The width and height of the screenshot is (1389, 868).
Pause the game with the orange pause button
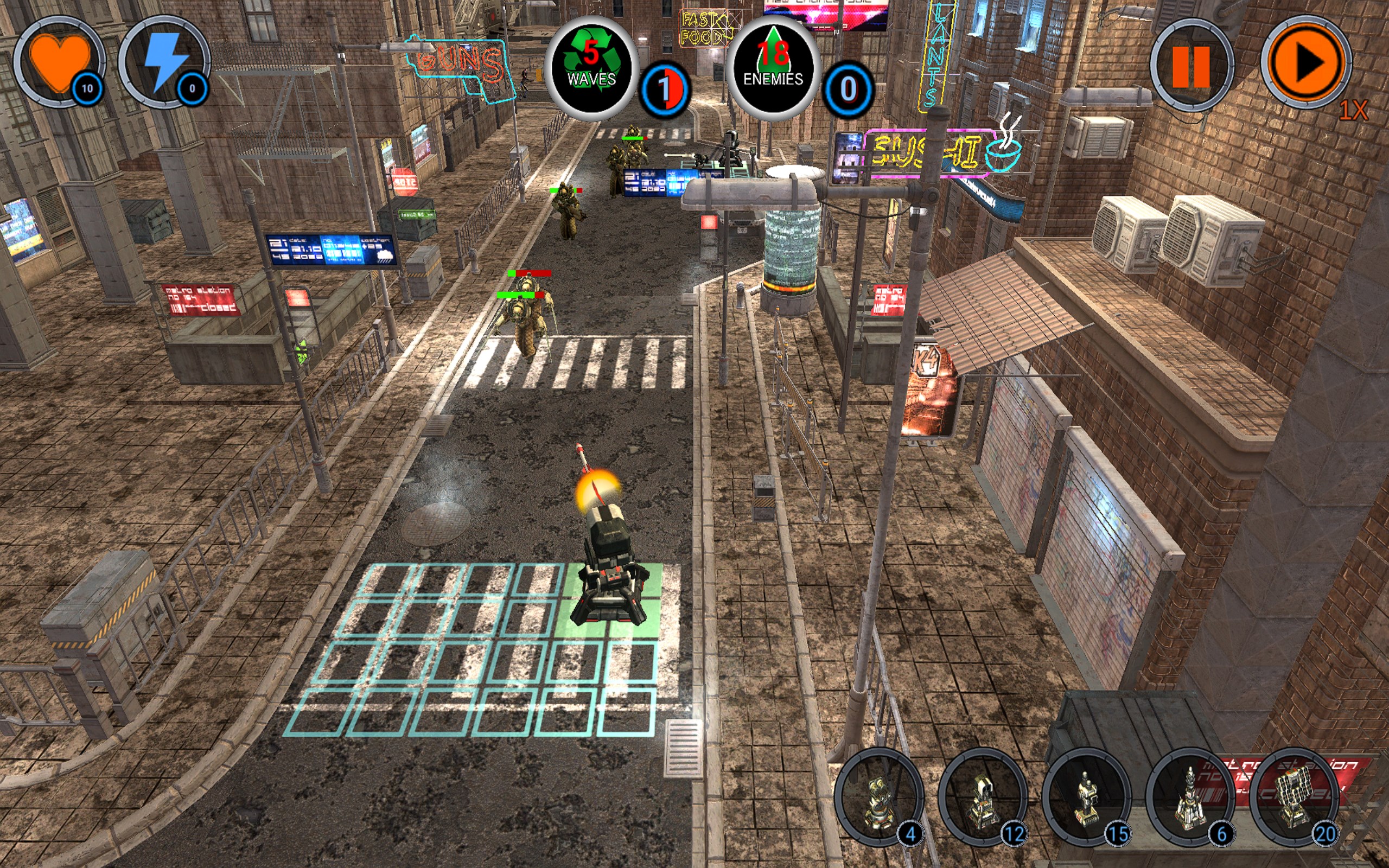pyautogui.click(x=1192, y=66)
